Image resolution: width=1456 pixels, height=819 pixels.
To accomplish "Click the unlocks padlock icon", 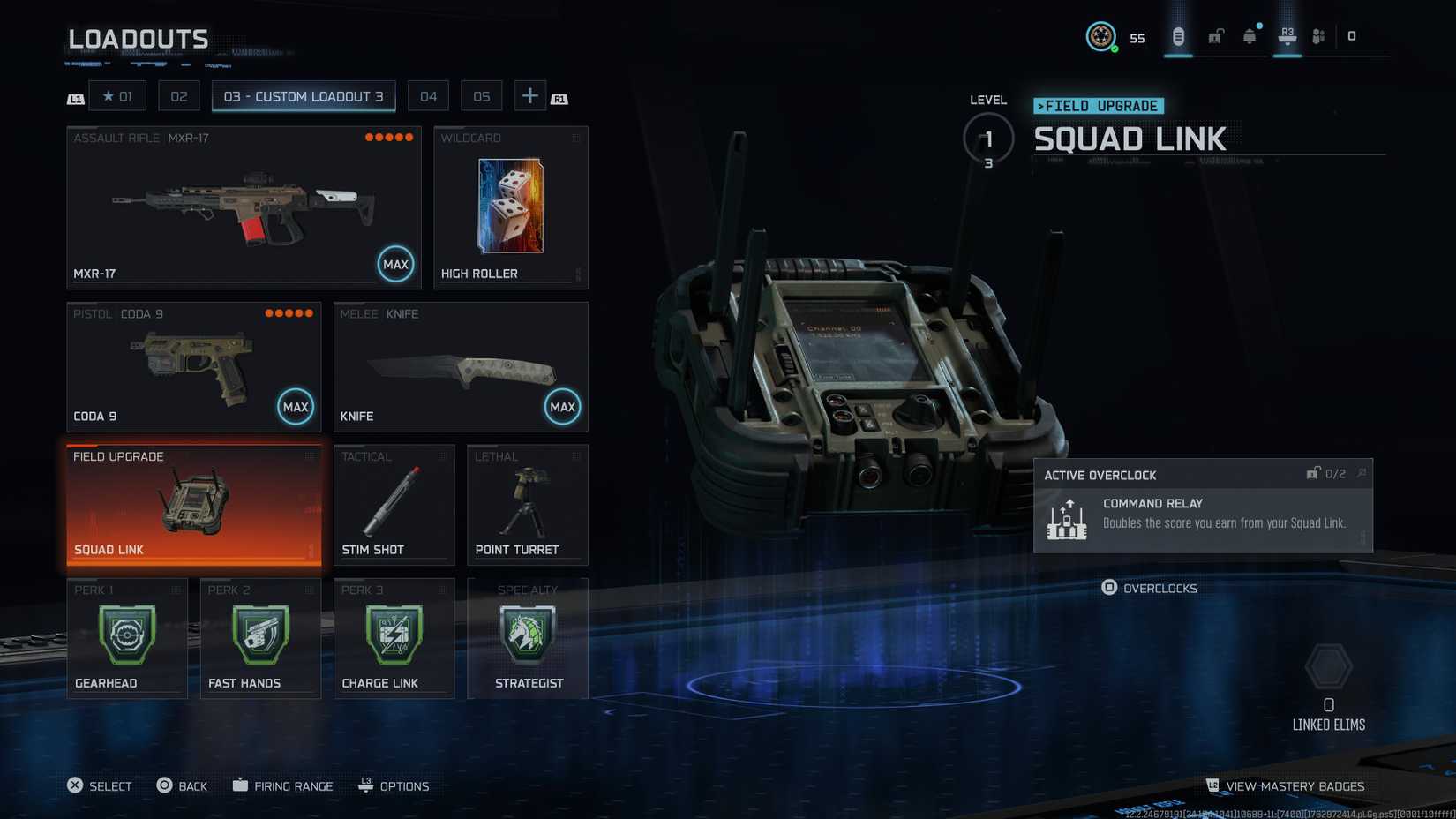I will coord(1214,36).
